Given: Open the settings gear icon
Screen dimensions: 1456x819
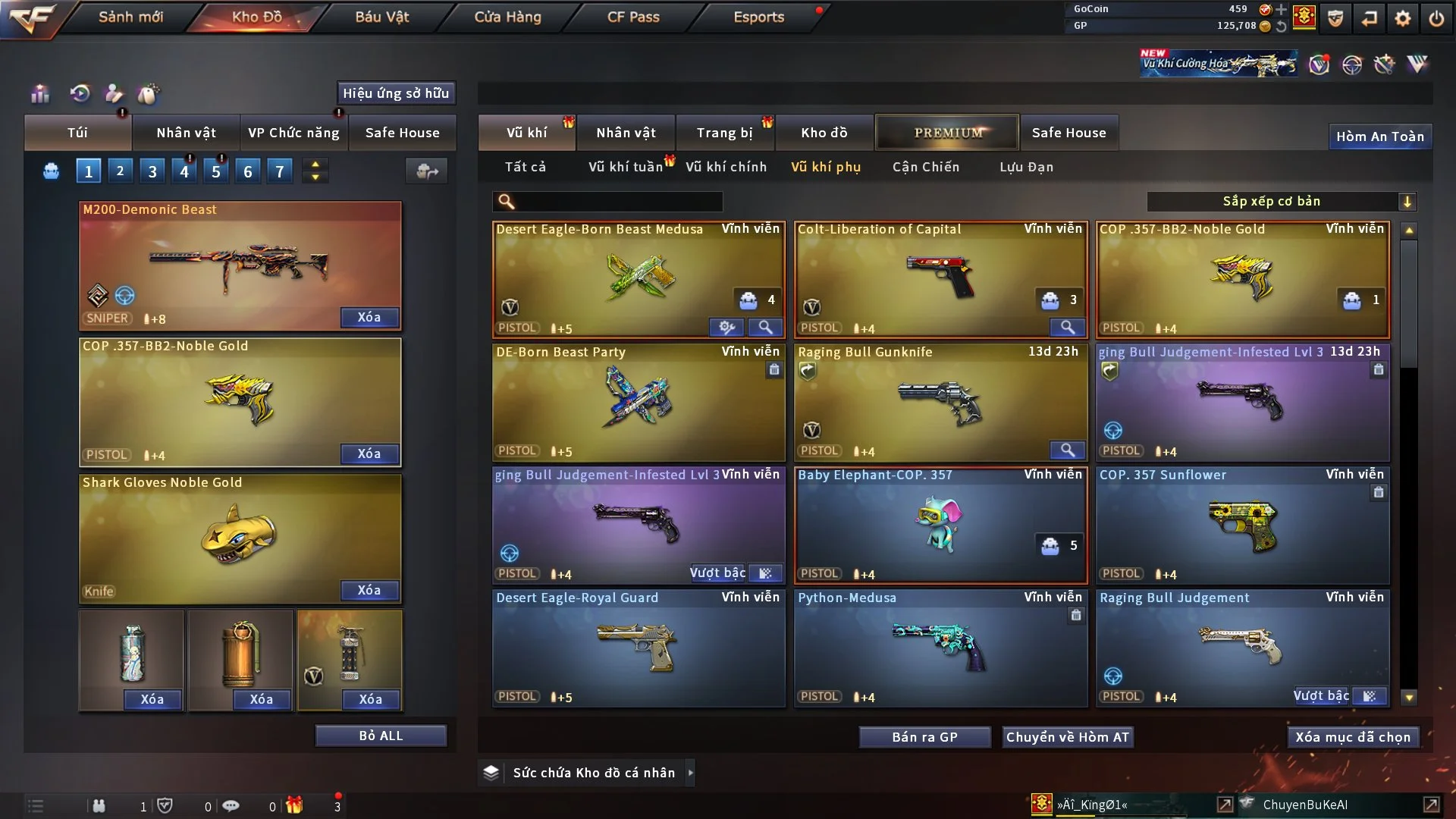Looking at the screenshot, I should pos(1402,18).
